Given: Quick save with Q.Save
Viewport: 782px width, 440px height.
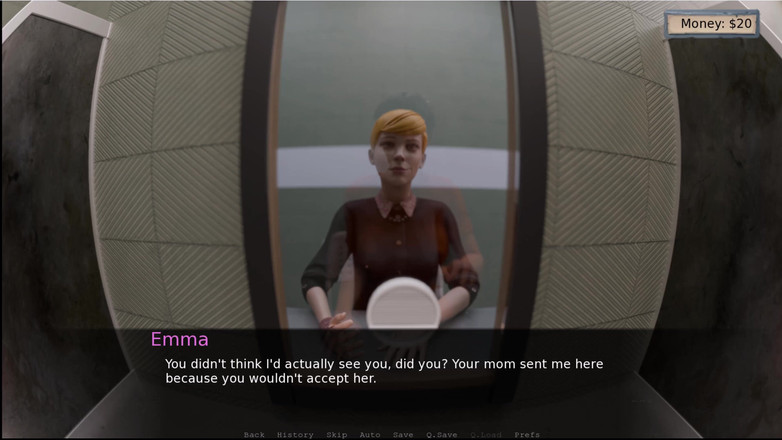Looking at the screenshot, I should (x=441, y=435).
